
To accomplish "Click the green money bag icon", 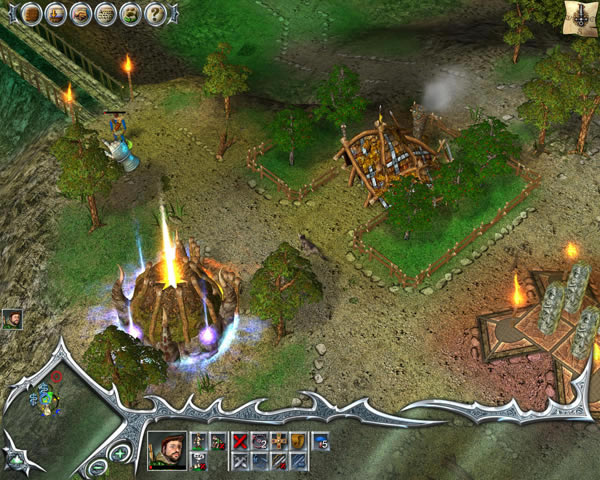I will pos(131,14).
